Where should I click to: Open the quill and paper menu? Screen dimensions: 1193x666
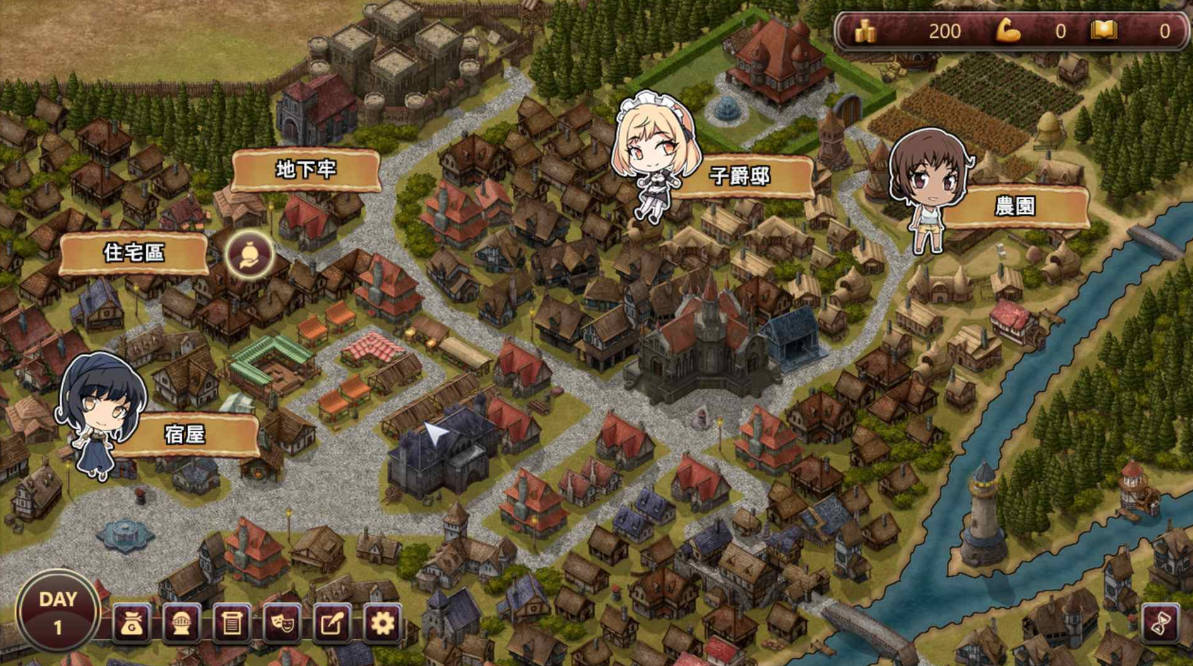point(332,625)
